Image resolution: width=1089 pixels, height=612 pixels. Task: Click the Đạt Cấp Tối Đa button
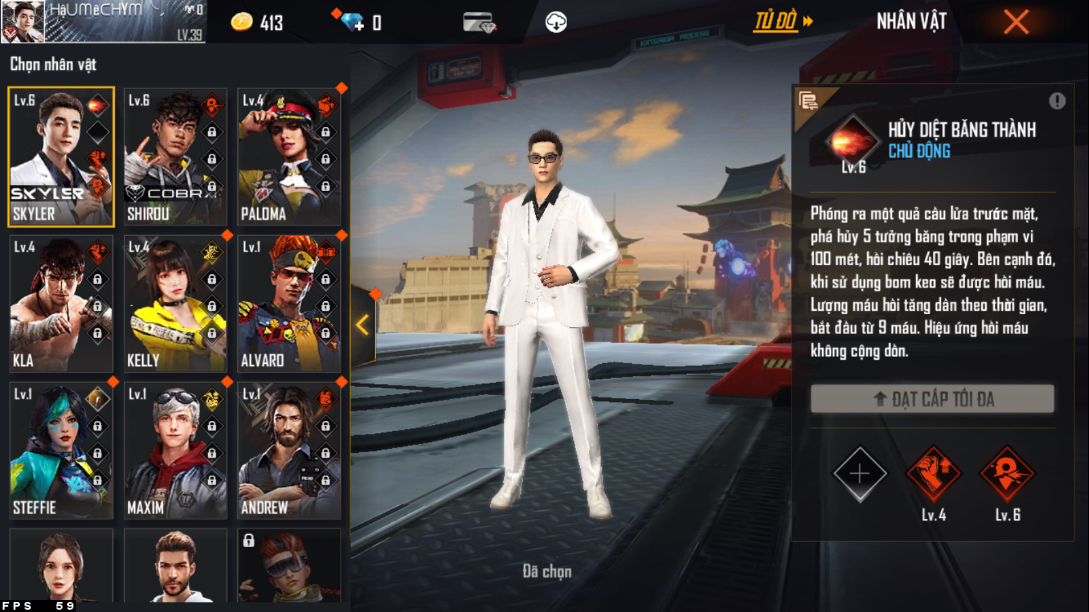click(x=932, y=399)
